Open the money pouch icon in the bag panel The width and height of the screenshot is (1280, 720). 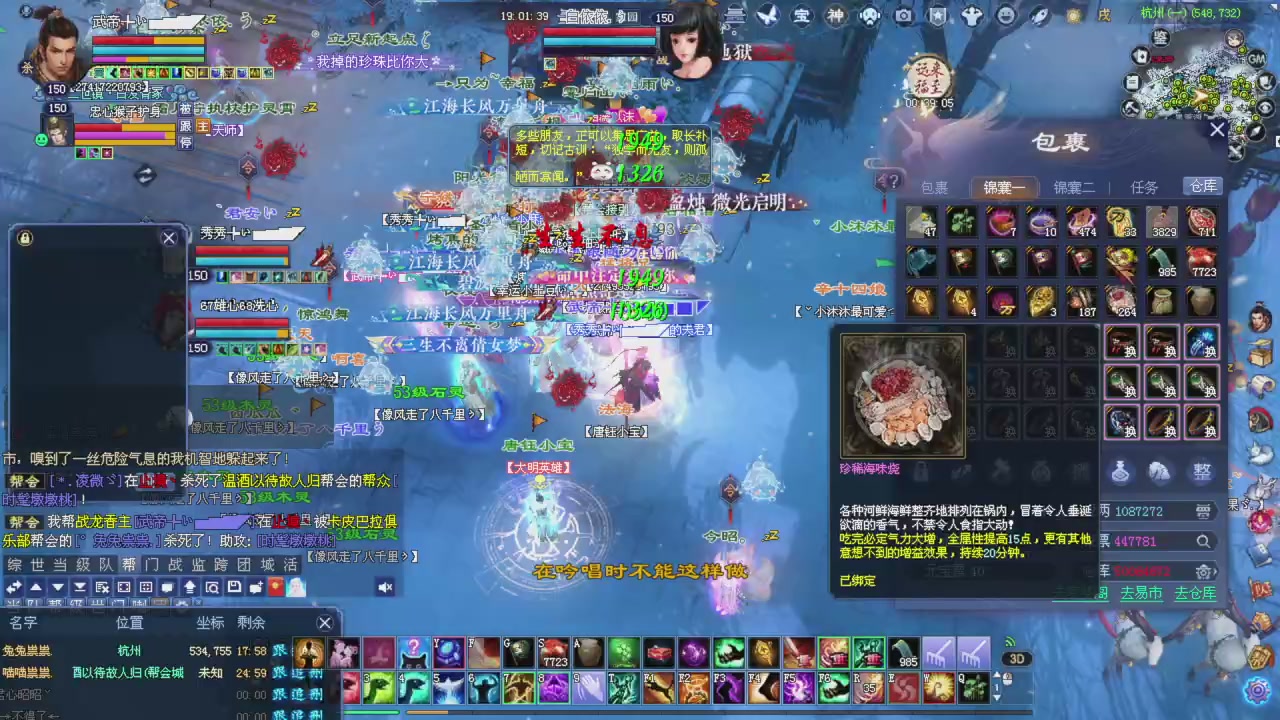pos(1121,472)
